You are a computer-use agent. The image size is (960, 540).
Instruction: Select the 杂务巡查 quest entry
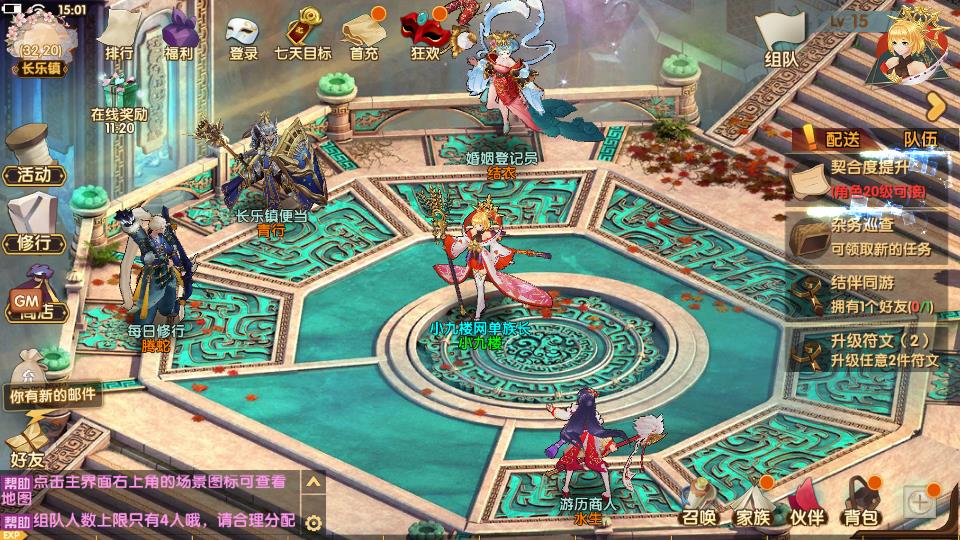pos(868,236)
